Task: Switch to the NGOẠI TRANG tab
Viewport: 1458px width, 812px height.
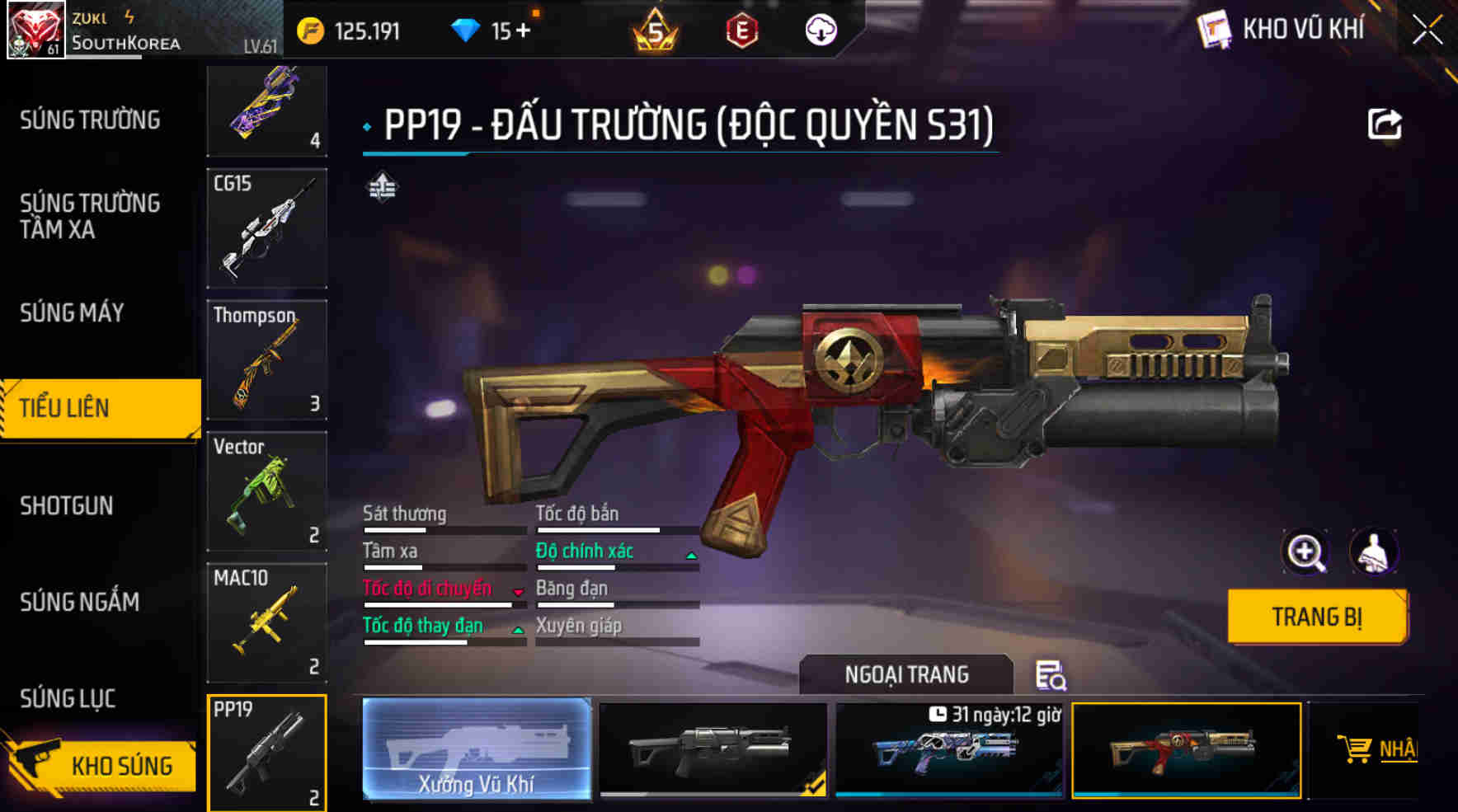Action: 905,673
